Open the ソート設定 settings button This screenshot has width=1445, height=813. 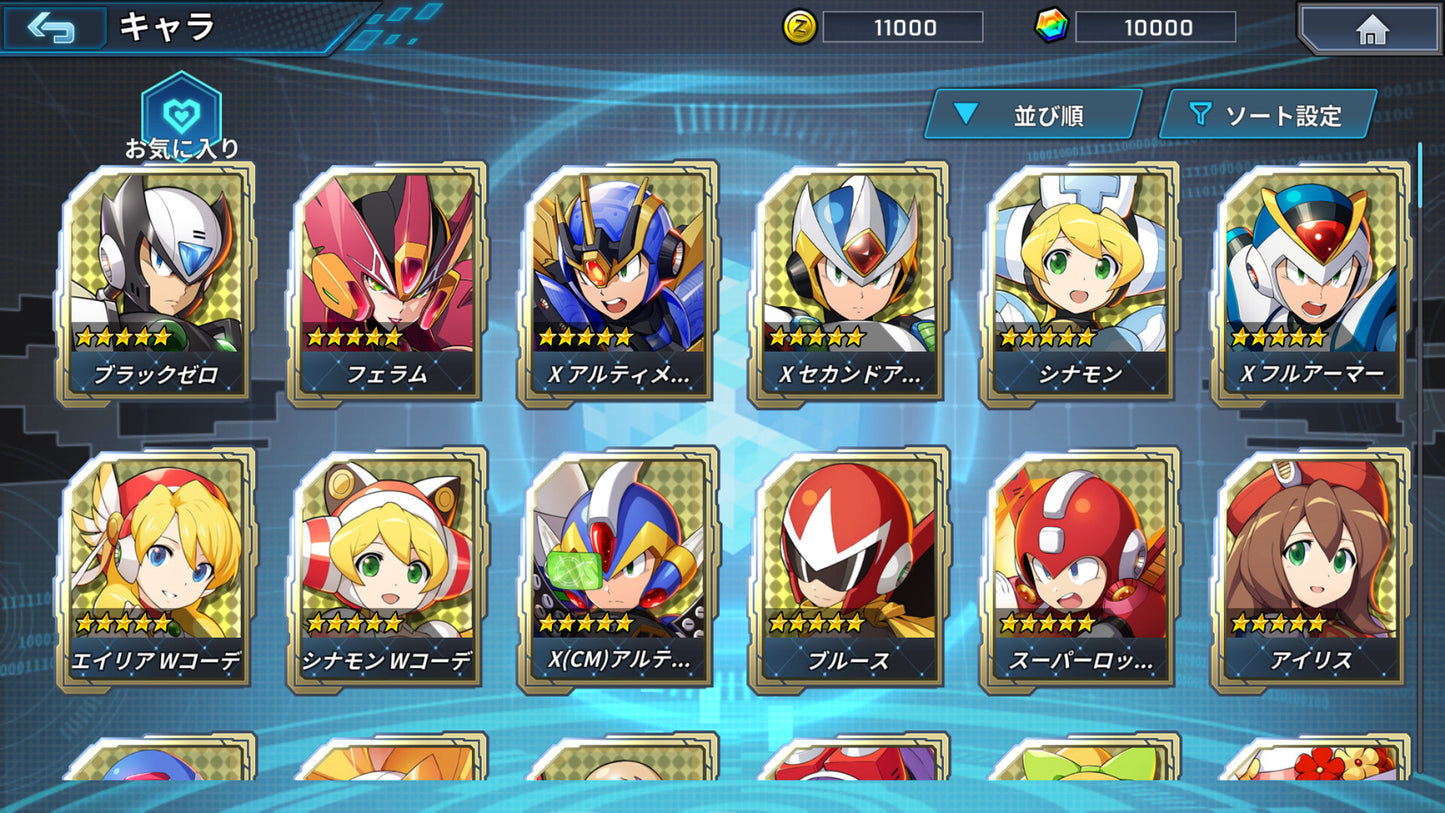(1270, 114)
